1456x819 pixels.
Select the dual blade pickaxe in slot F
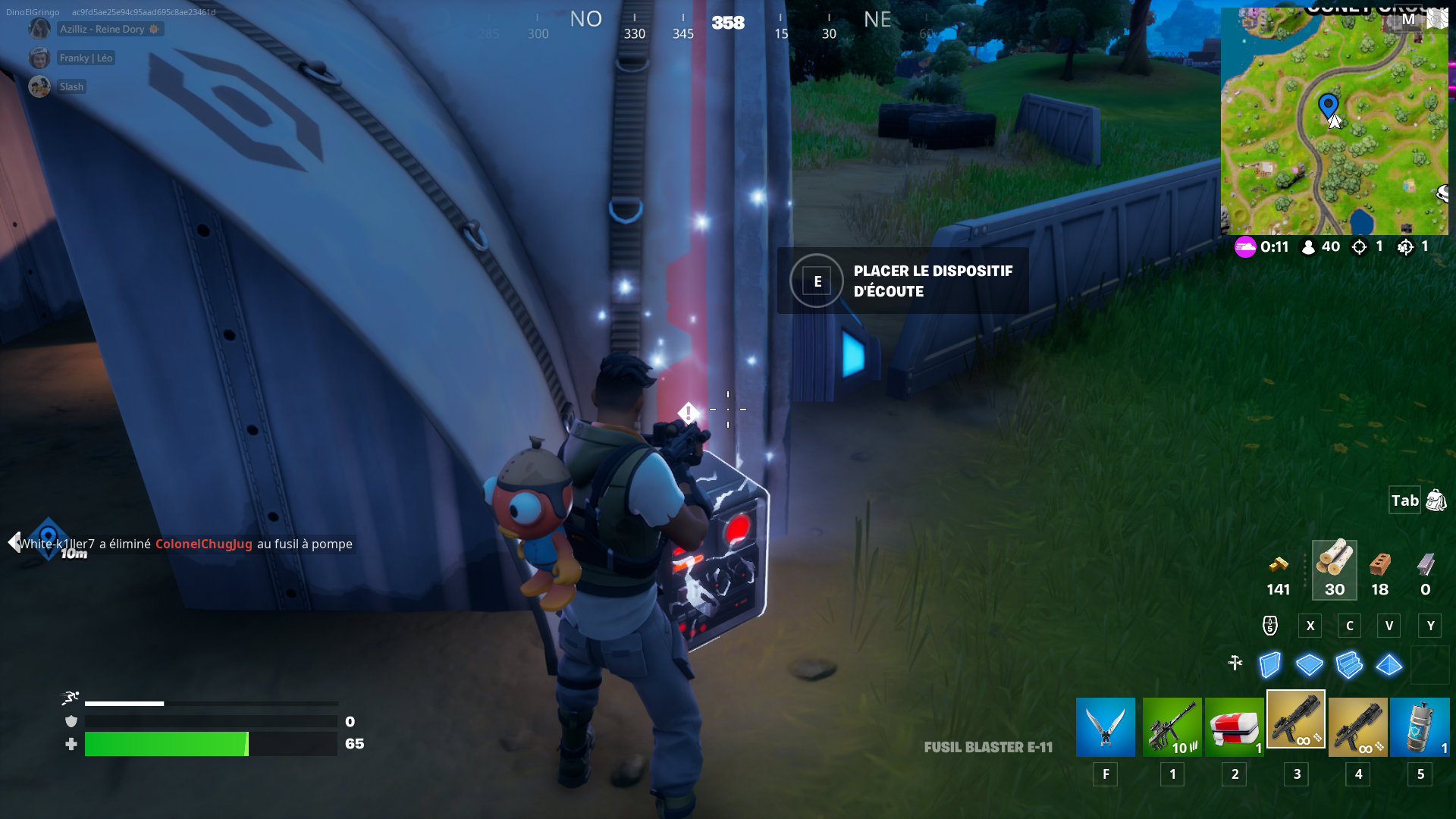[1106, 726]
